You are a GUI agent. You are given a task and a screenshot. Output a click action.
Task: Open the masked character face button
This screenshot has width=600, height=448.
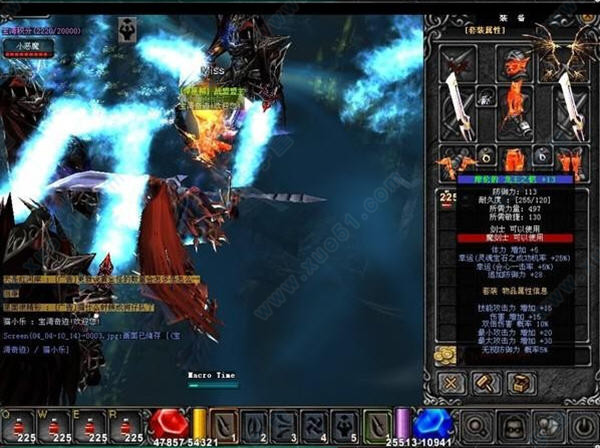(x=512, y=427)
